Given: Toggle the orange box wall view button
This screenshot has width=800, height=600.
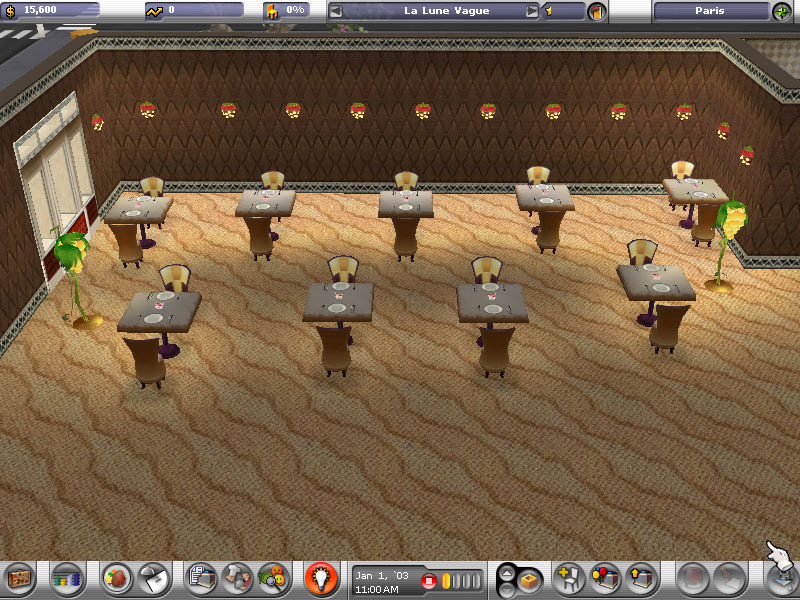Looking at the screenshot, I should [x=530, y=578].
